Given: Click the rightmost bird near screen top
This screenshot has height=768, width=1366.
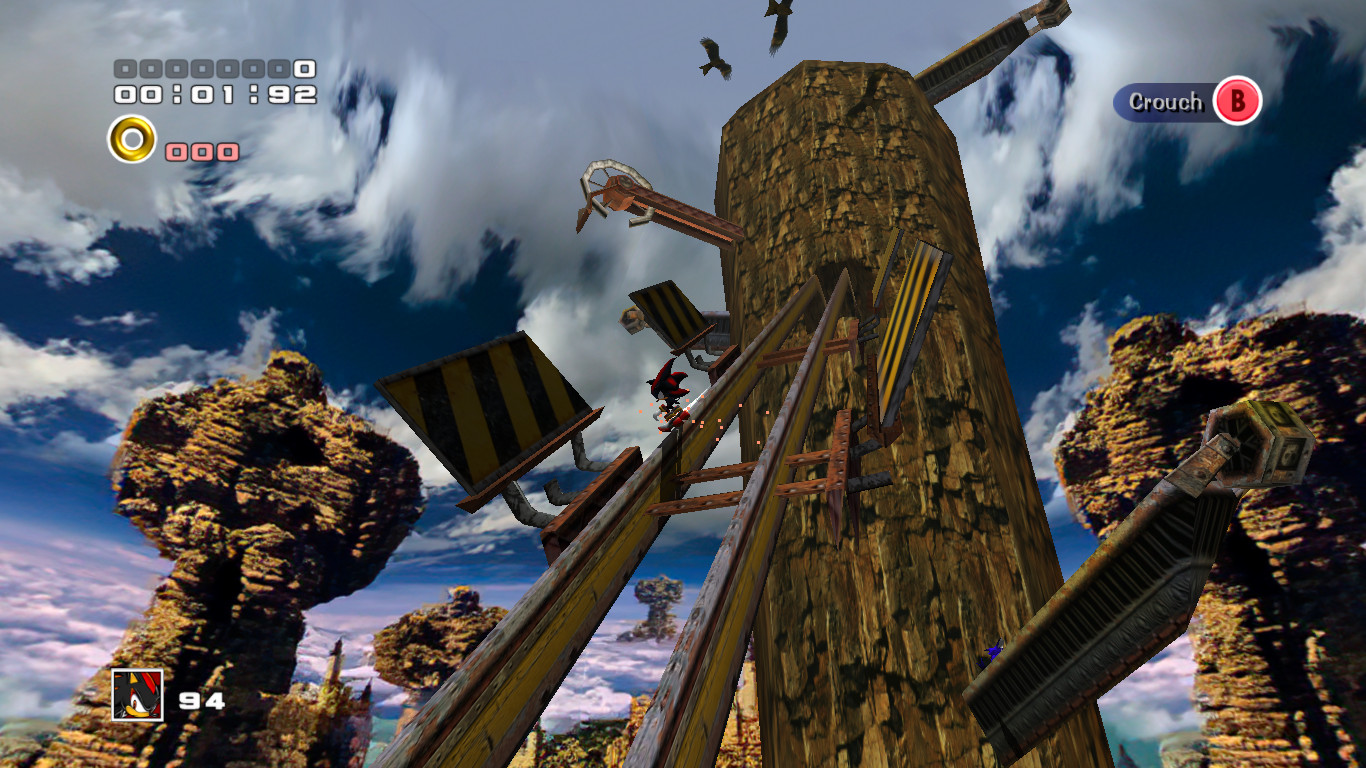Looking at the screenshot, I should pyautogui.click(x=778, y=20).
